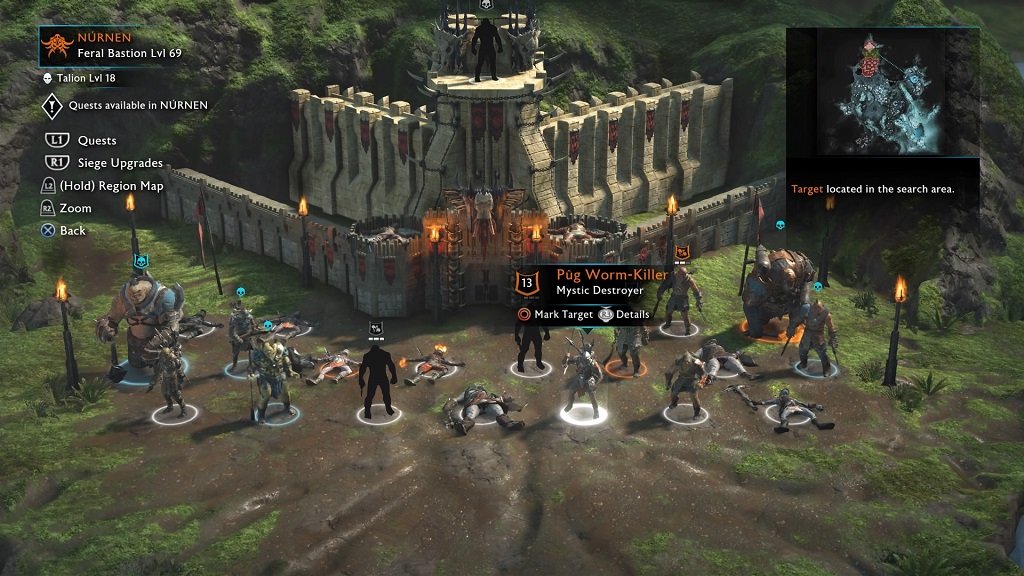The image size is (1024, 576).
Task: Open the fortress minimap
Action: (x=882, y=92)
